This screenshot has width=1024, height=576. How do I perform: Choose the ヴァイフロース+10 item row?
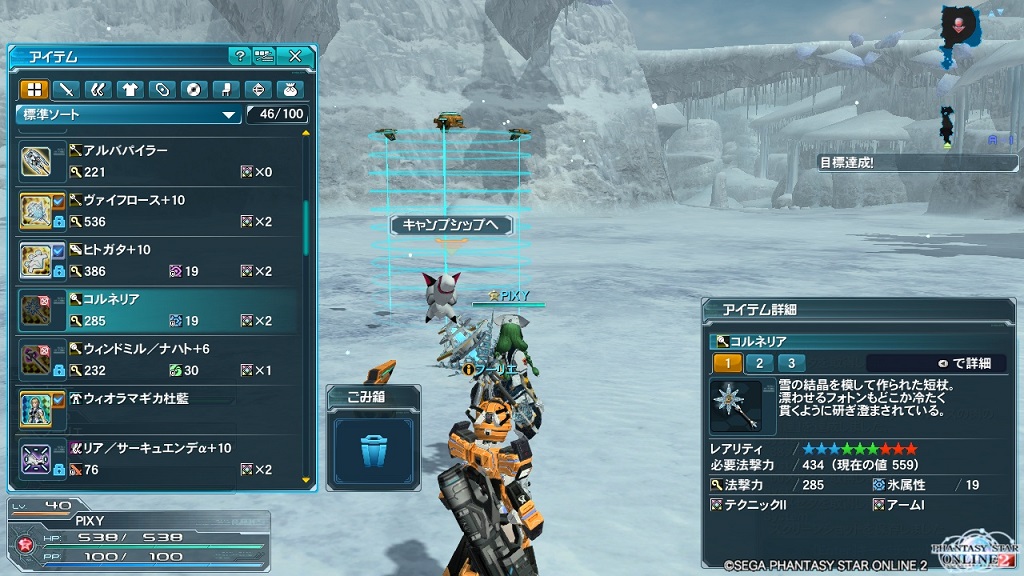160,211
